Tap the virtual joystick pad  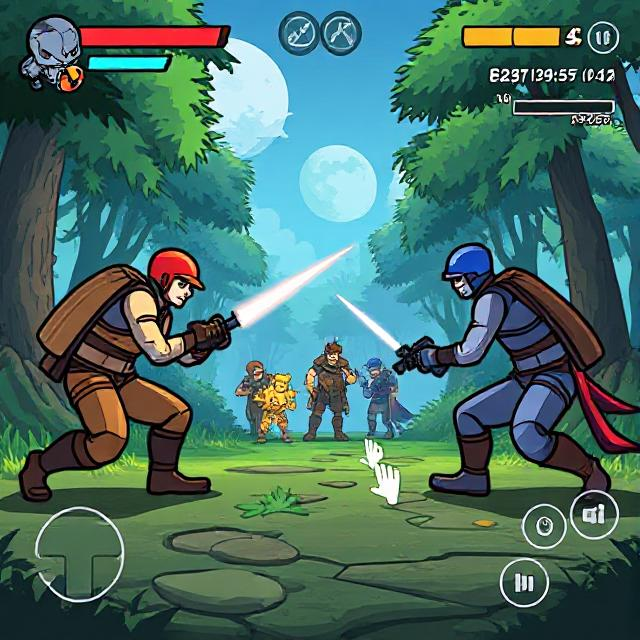point(79,553)
